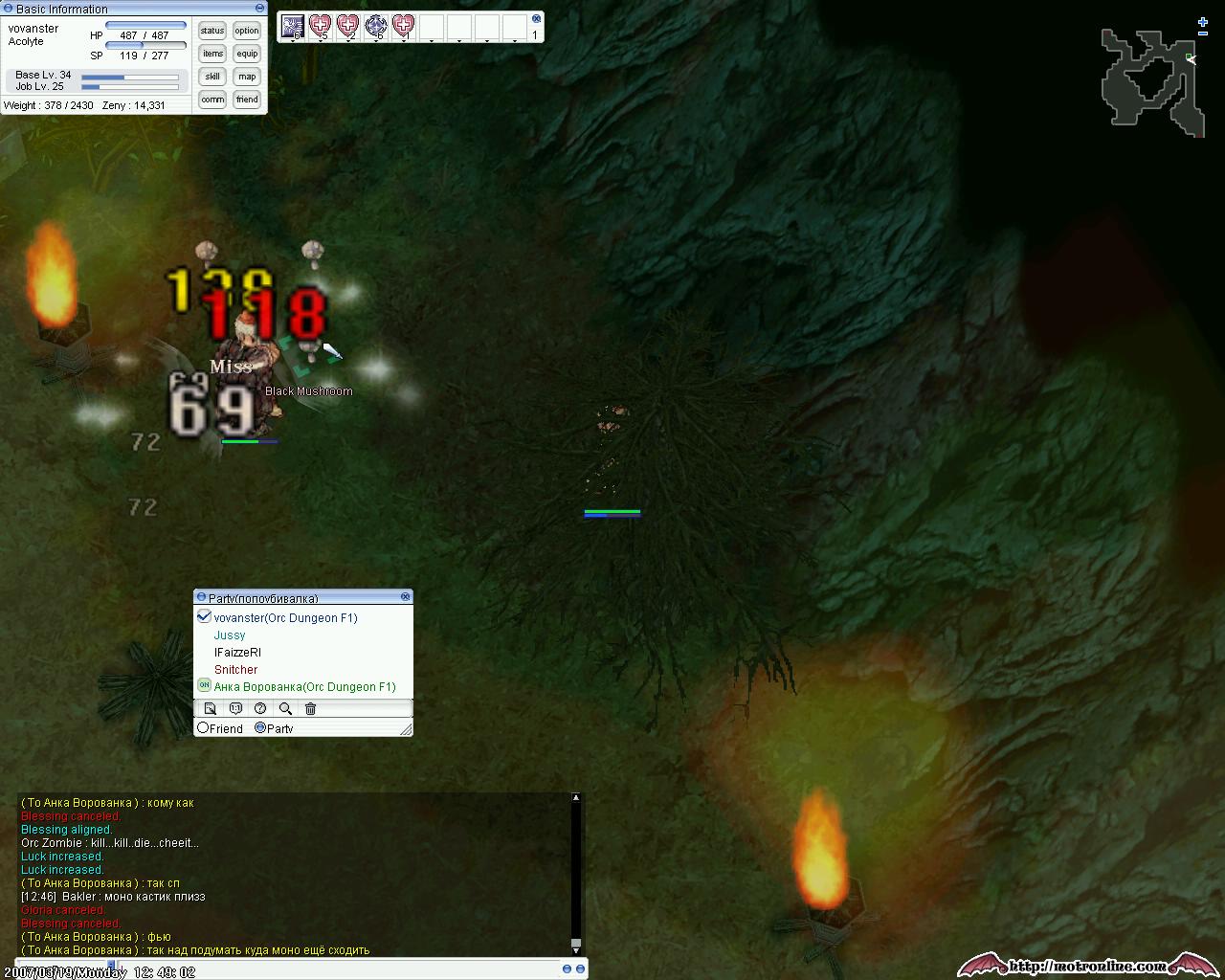Image resolution: width=1225 pixels, height=980 pixels.
Task: Select party member Jussy
Action: (x=230, y=635)
